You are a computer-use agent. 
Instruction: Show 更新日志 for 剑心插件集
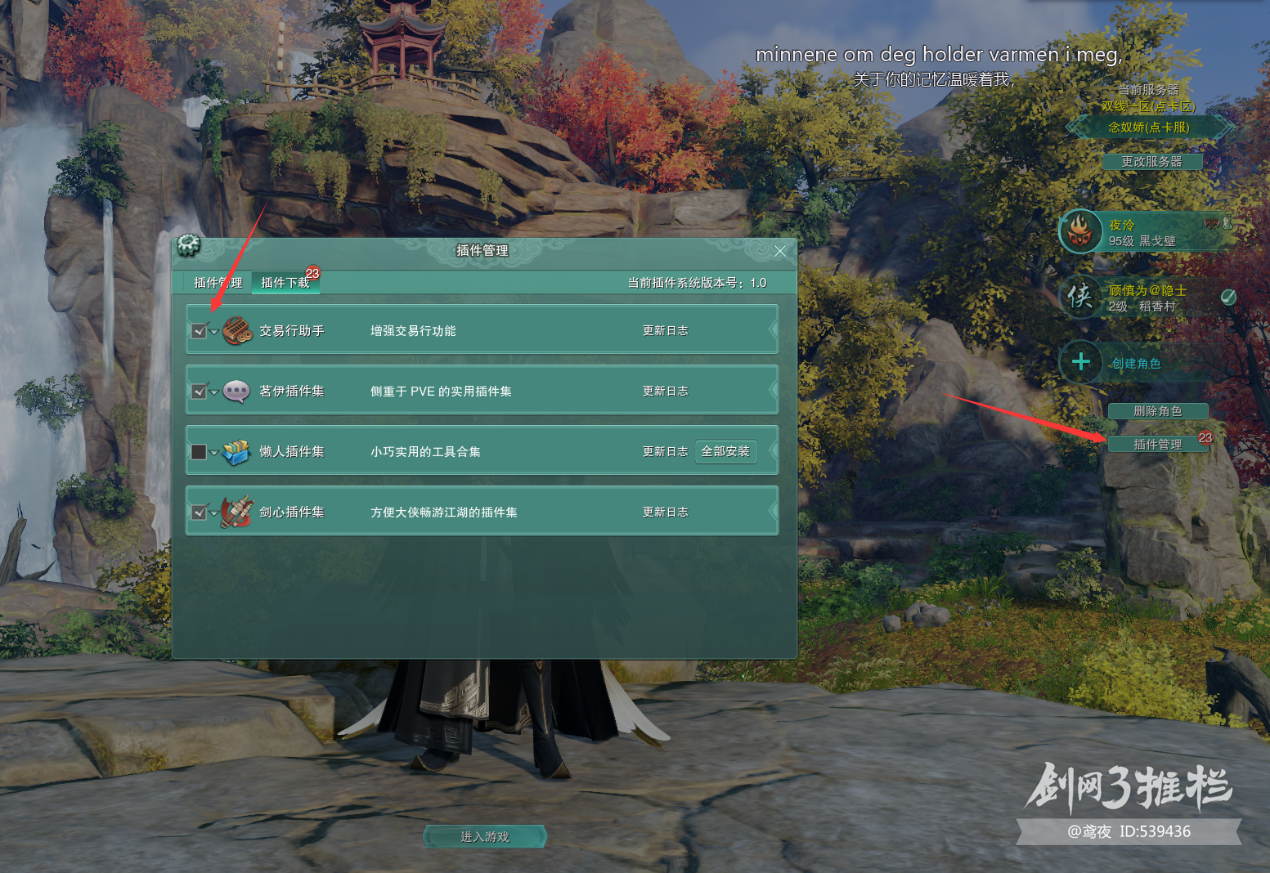[x=665, y=512]
